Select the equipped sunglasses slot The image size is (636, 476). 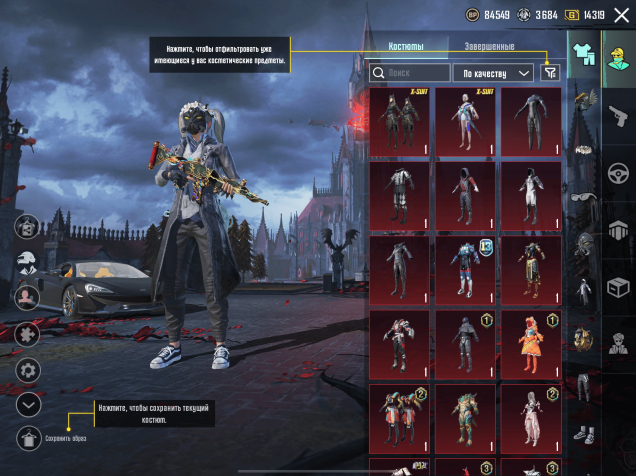582,197
